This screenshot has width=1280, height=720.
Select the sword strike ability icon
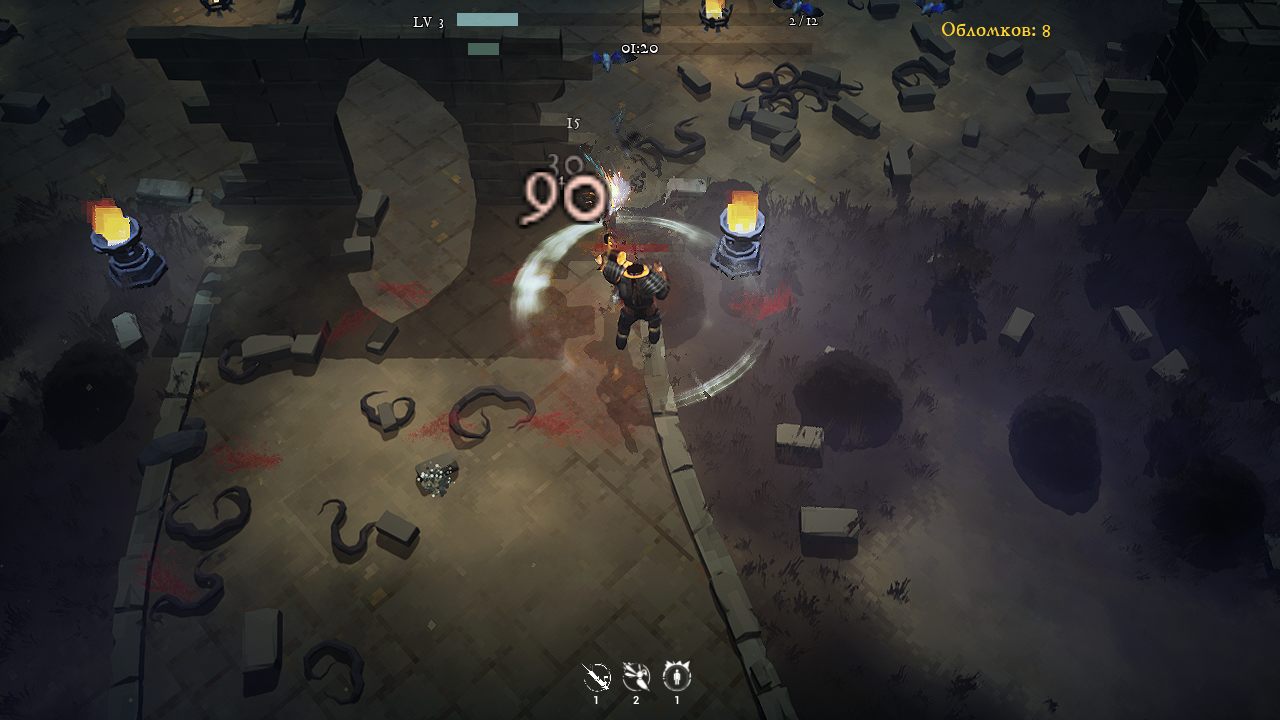pos(596,677)
